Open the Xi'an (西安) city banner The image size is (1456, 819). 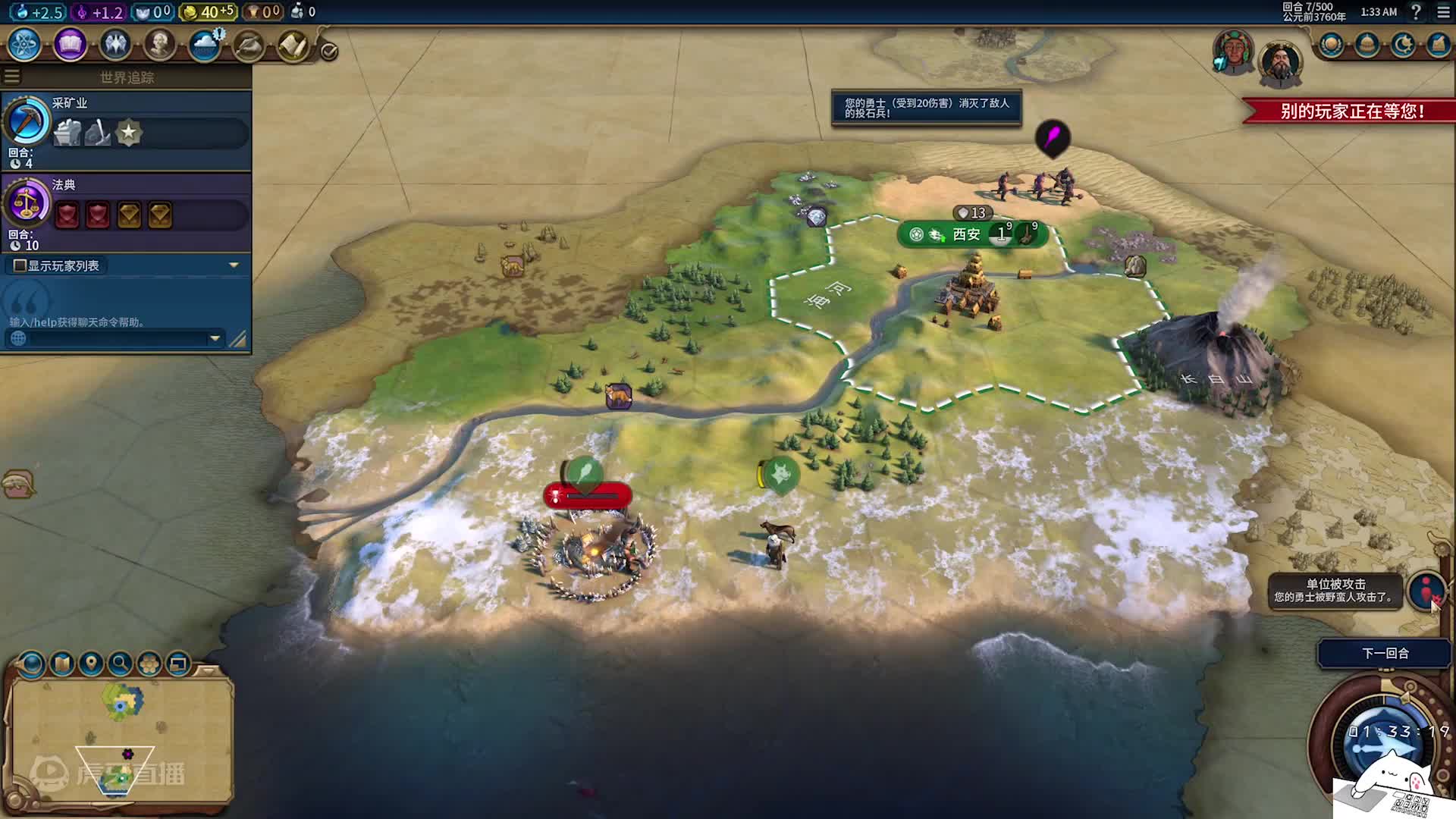[x=966, y=234]
